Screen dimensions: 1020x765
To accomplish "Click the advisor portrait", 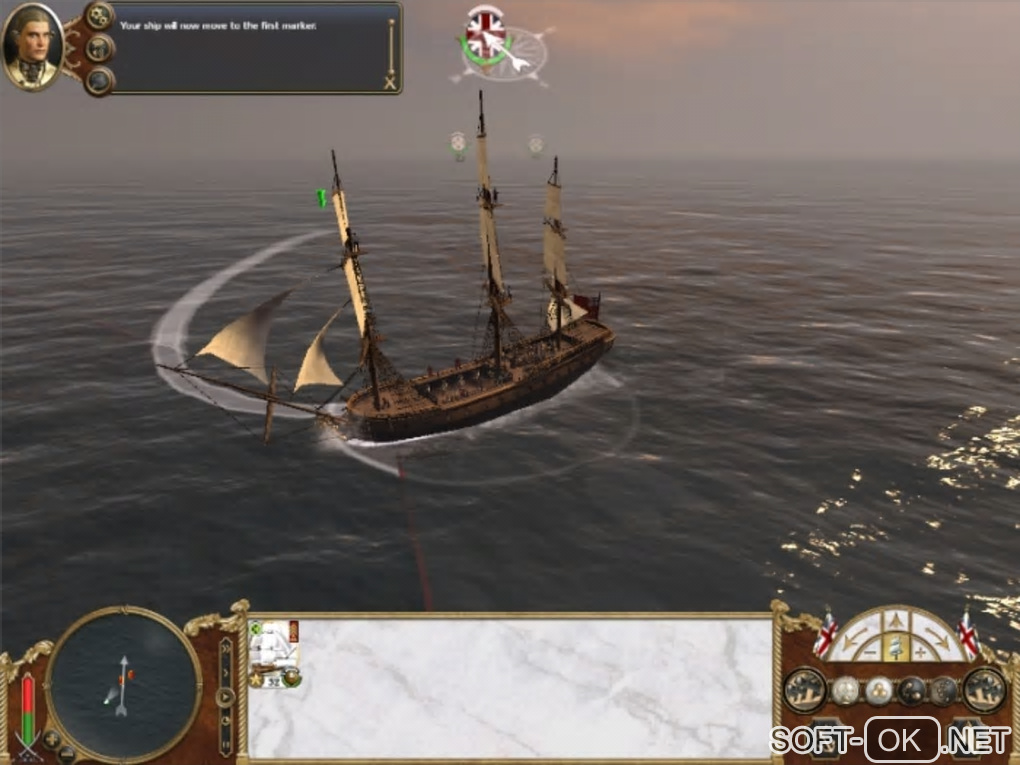I will click(x=33, y=47).
